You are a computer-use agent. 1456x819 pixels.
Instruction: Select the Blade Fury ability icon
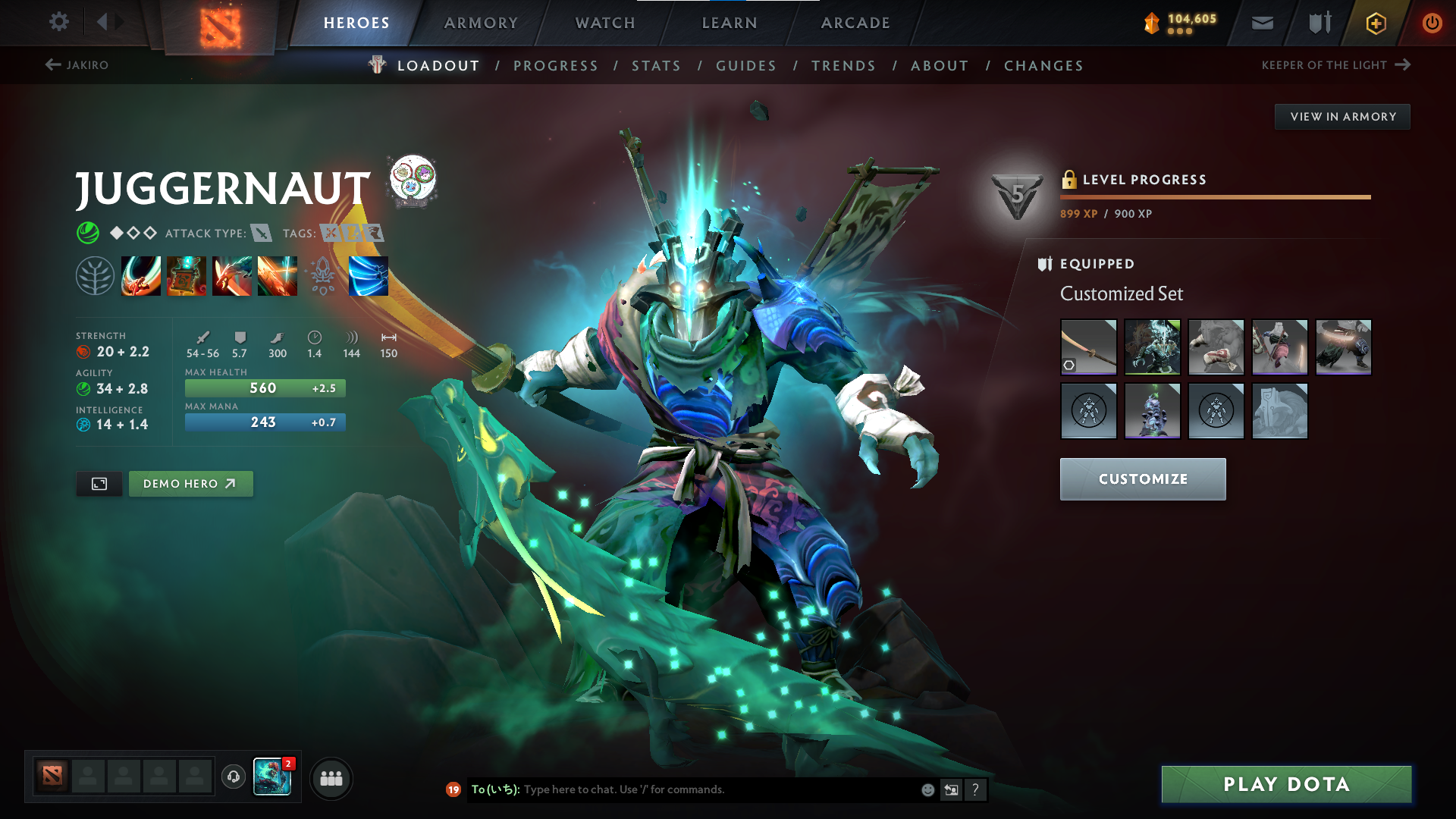click(x=141, y=275)
